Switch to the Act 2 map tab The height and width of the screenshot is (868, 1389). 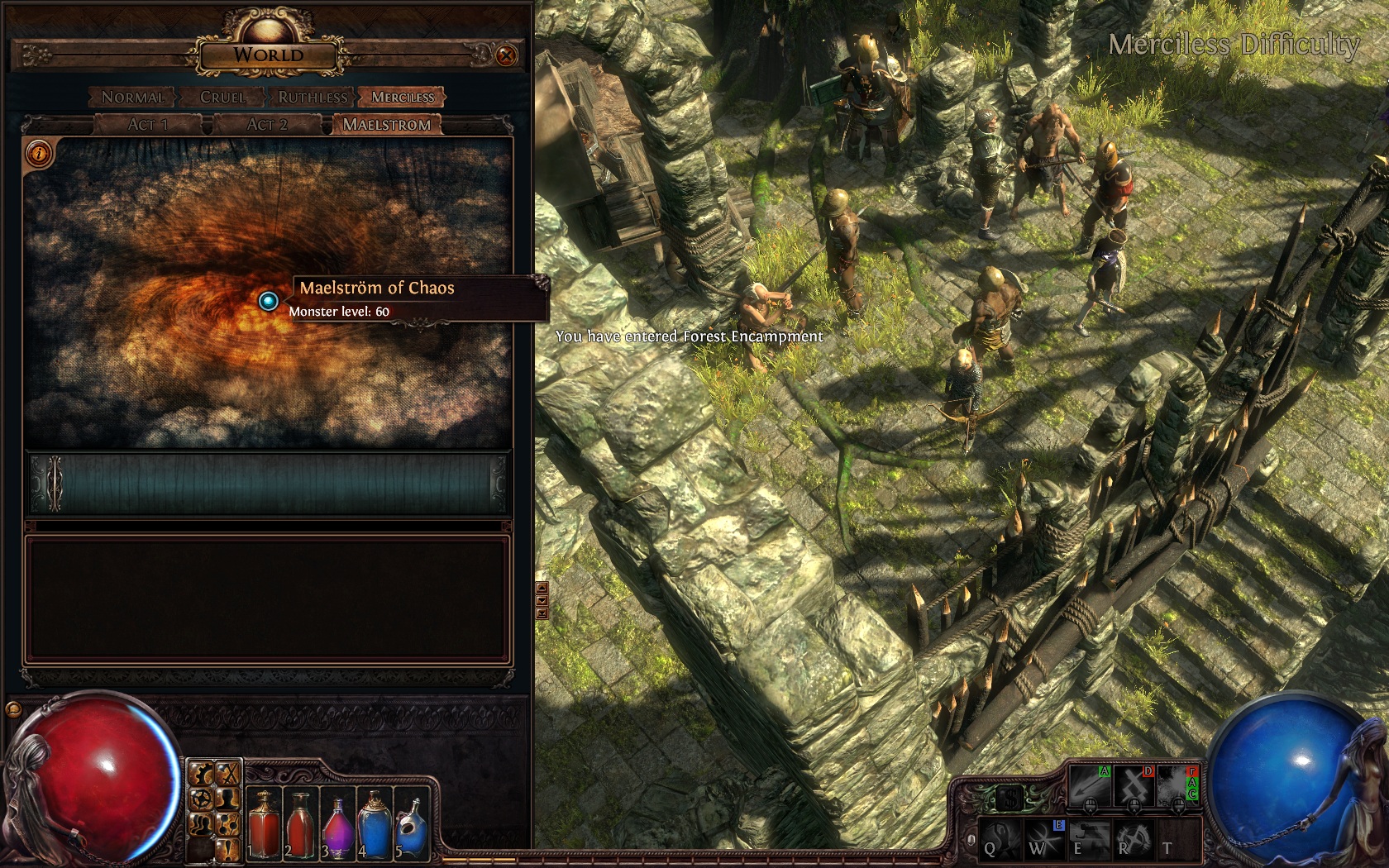tap(266, 125)
